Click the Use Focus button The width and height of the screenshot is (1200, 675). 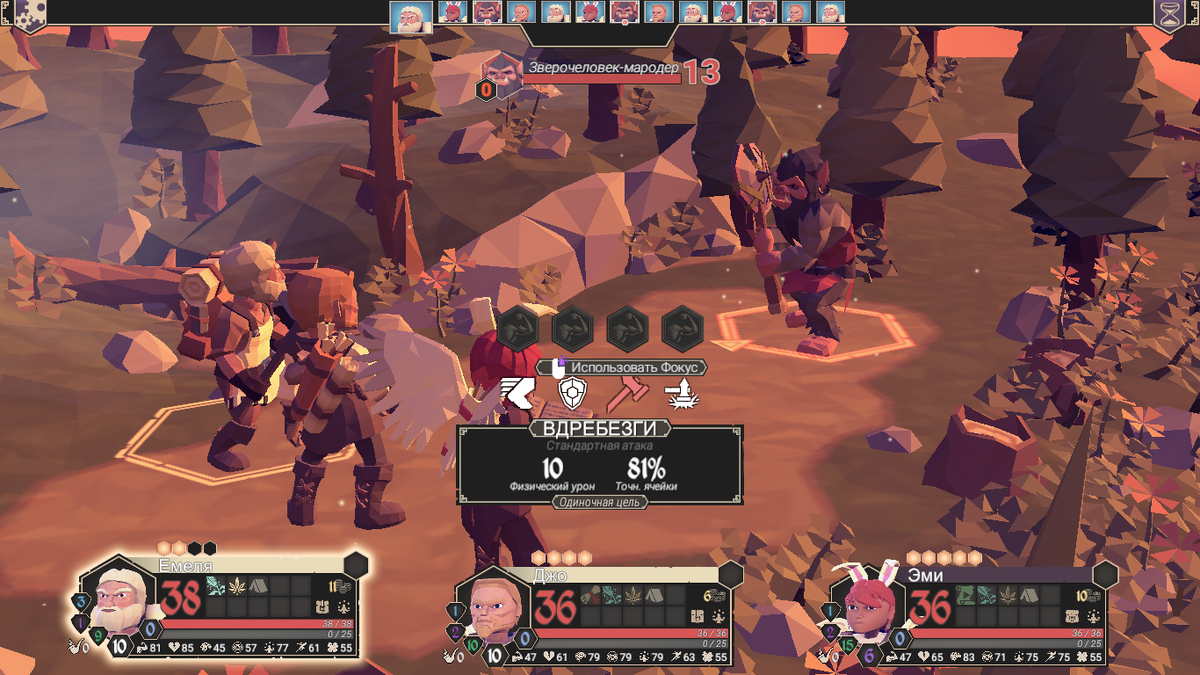[x=626, y=367]
